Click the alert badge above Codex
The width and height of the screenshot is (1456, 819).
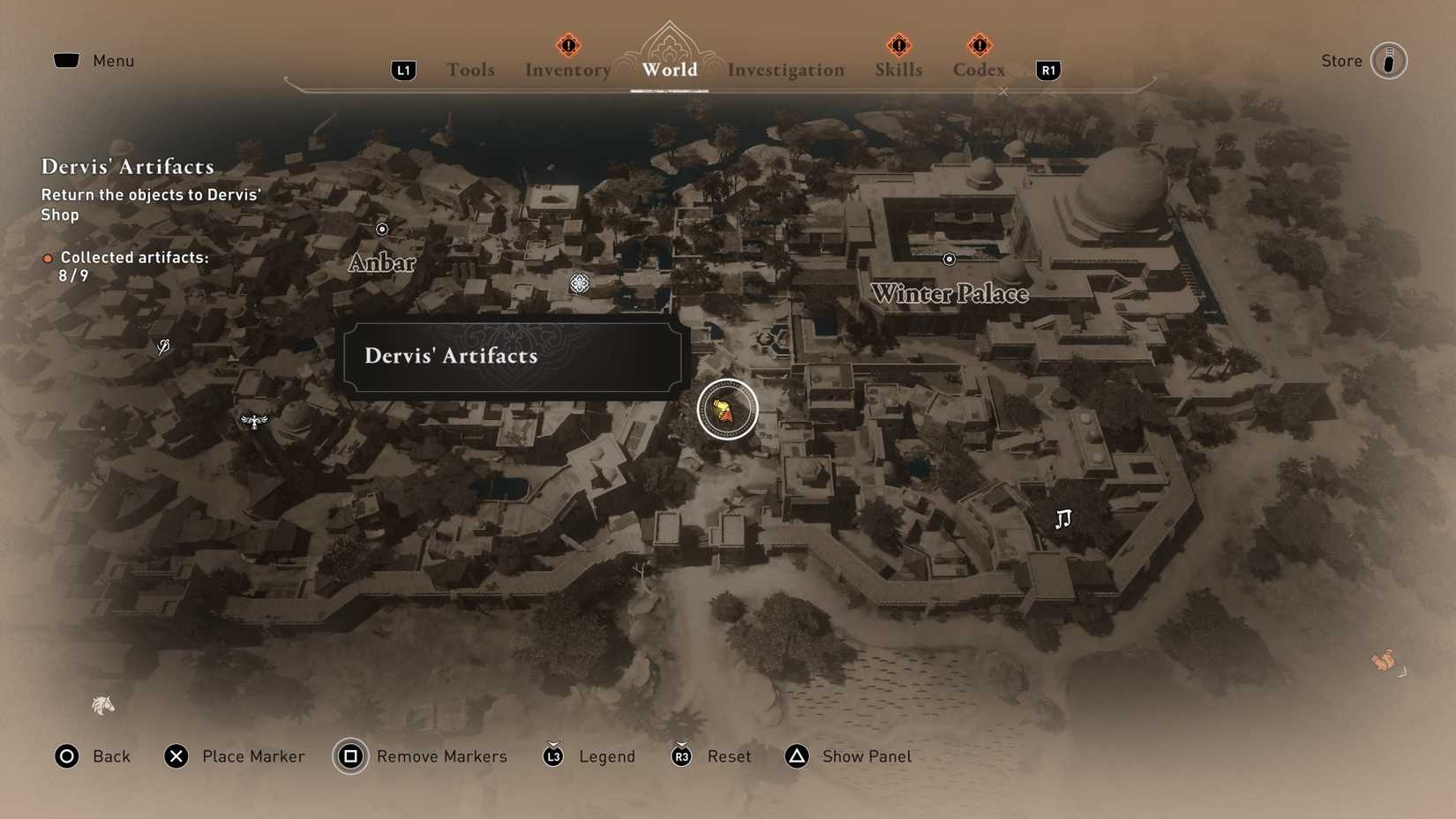(978, 45)
